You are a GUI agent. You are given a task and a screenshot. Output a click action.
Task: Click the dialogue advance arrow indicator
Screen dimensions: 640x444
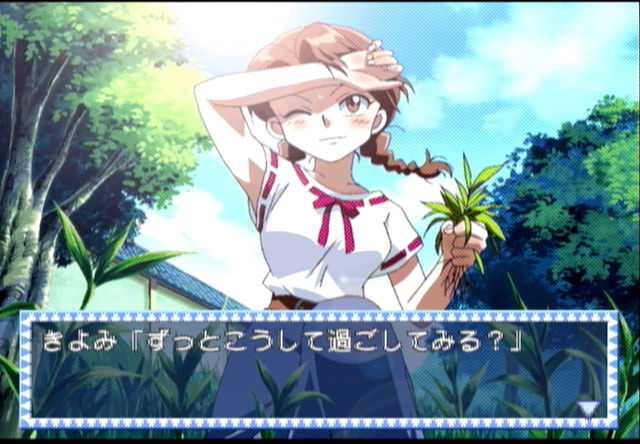point(590,408)
